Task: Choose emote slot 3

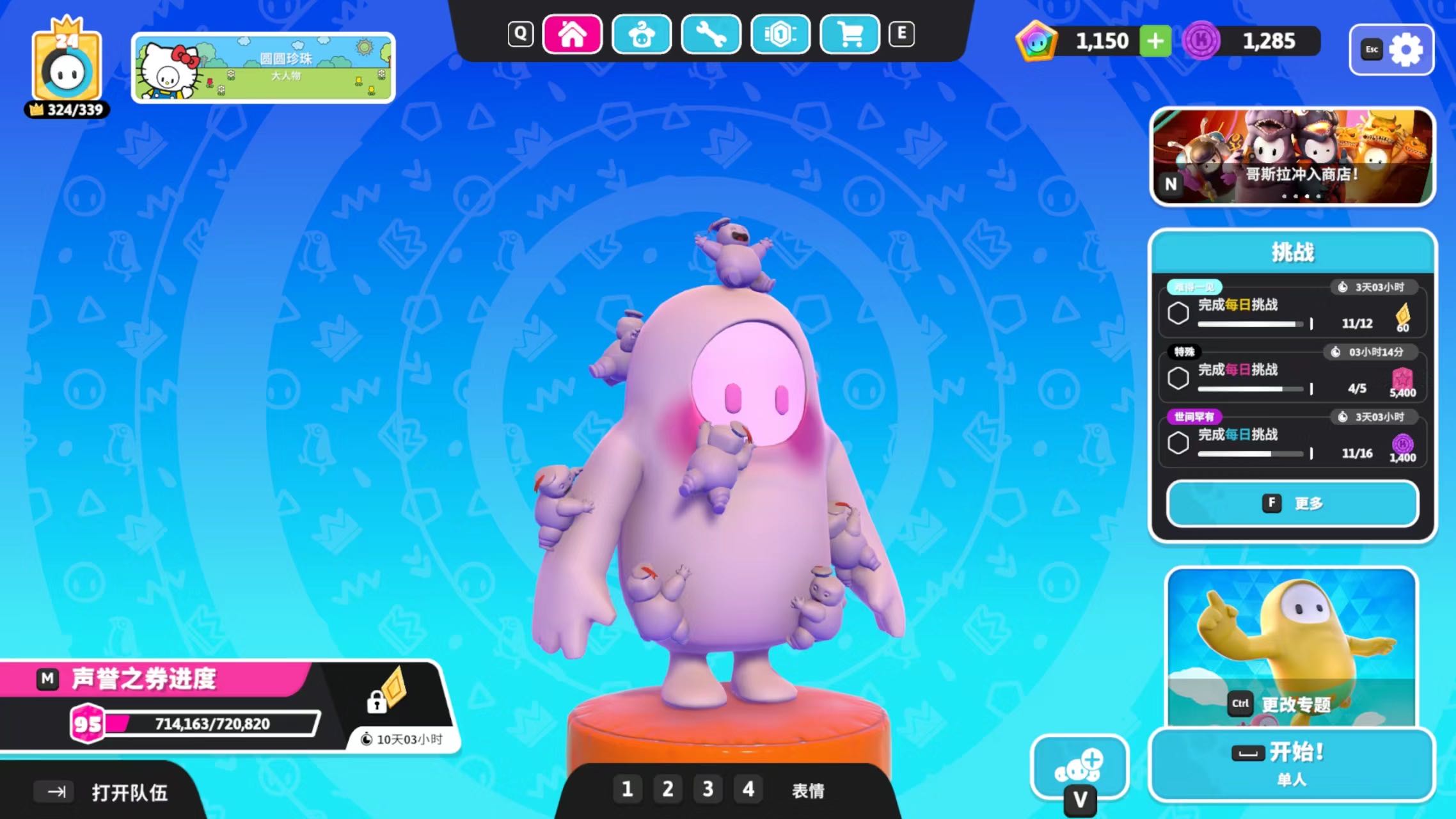Action: (x=708, y=789)
